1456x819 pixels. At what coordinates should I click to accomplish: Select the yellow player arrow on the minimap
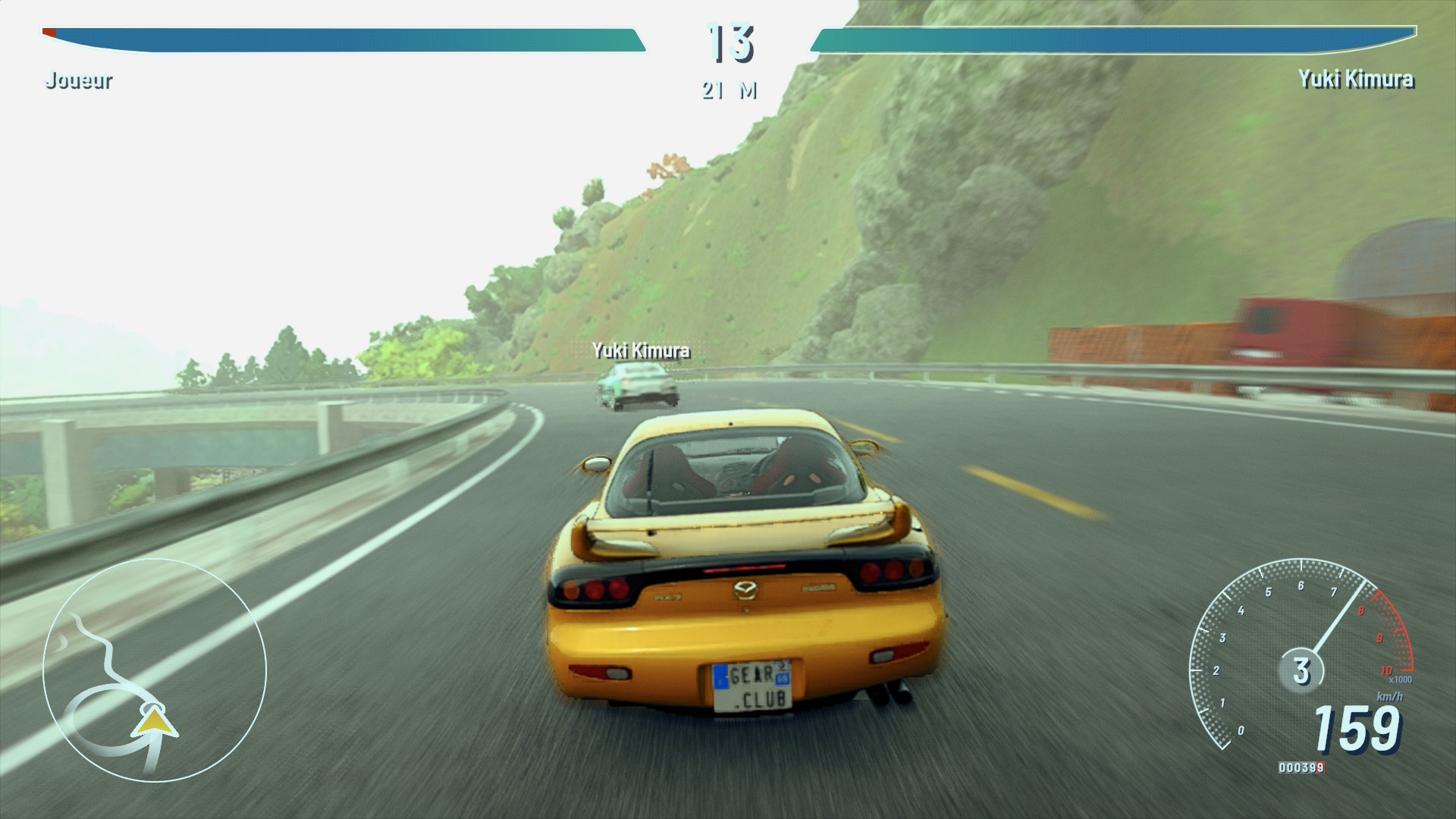[x=154, y=722]
